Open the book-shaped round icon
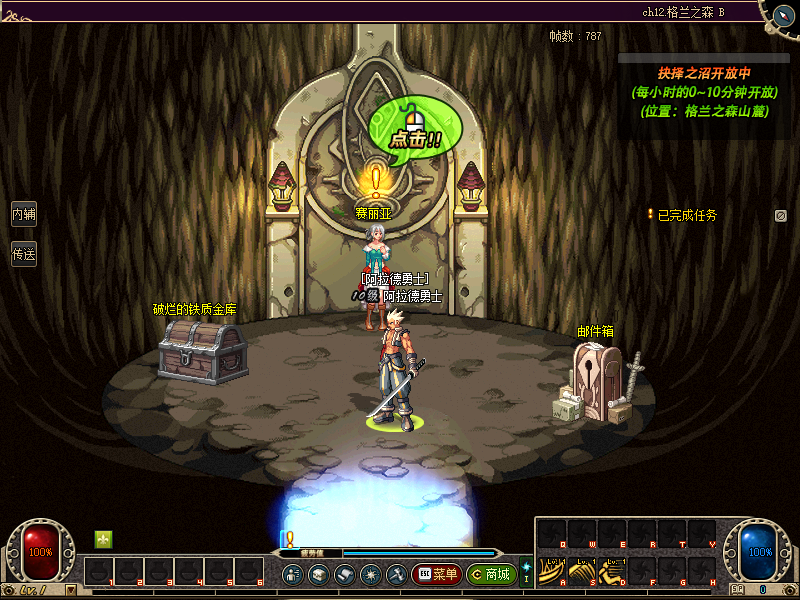Viewport: 800px width, 600px height. (344, 574)
